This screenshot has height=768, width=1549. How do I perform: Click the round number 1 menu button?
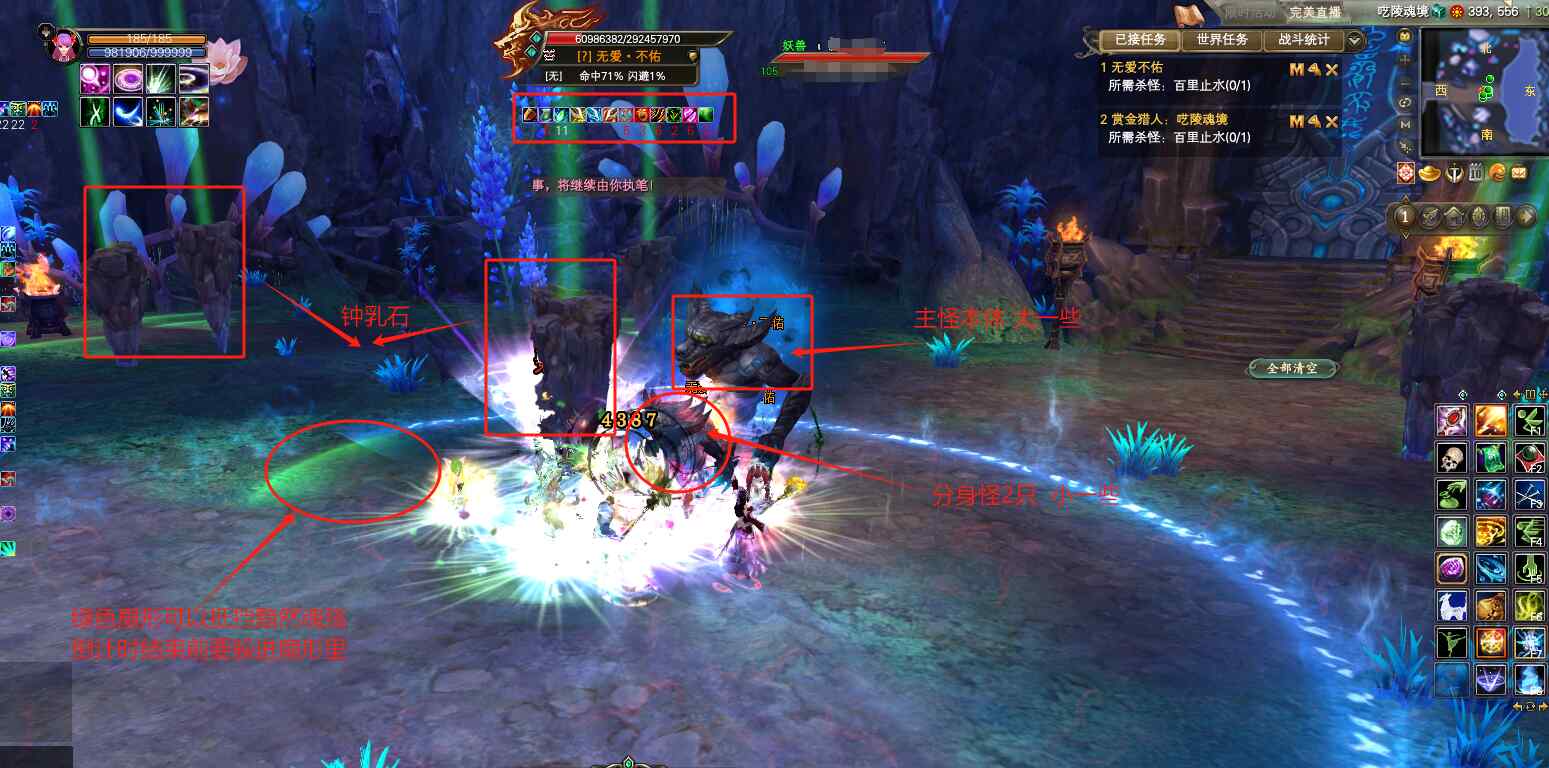[x=1405, y=216]
